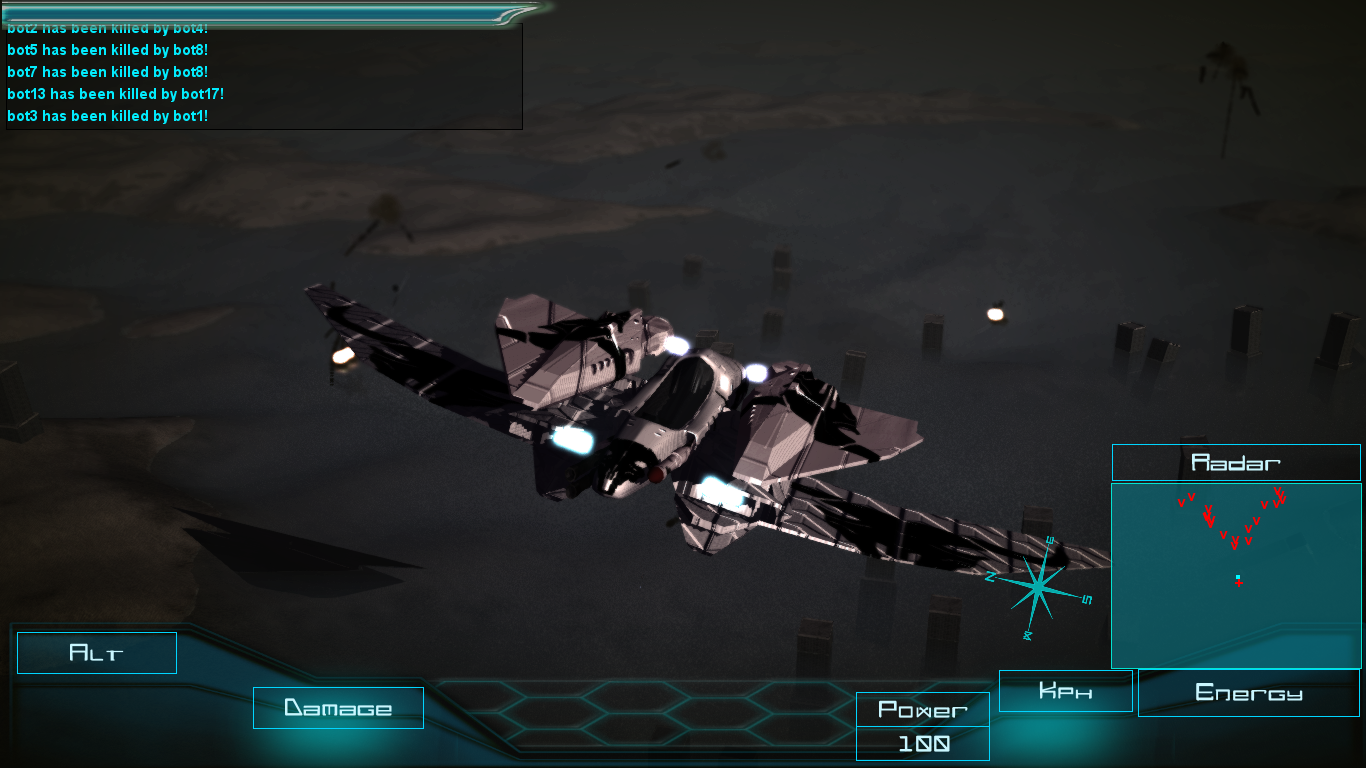Viewport: 1366px width, 768px height.
Task: Open the Alt indicator panel
Action: pos(96,652)
